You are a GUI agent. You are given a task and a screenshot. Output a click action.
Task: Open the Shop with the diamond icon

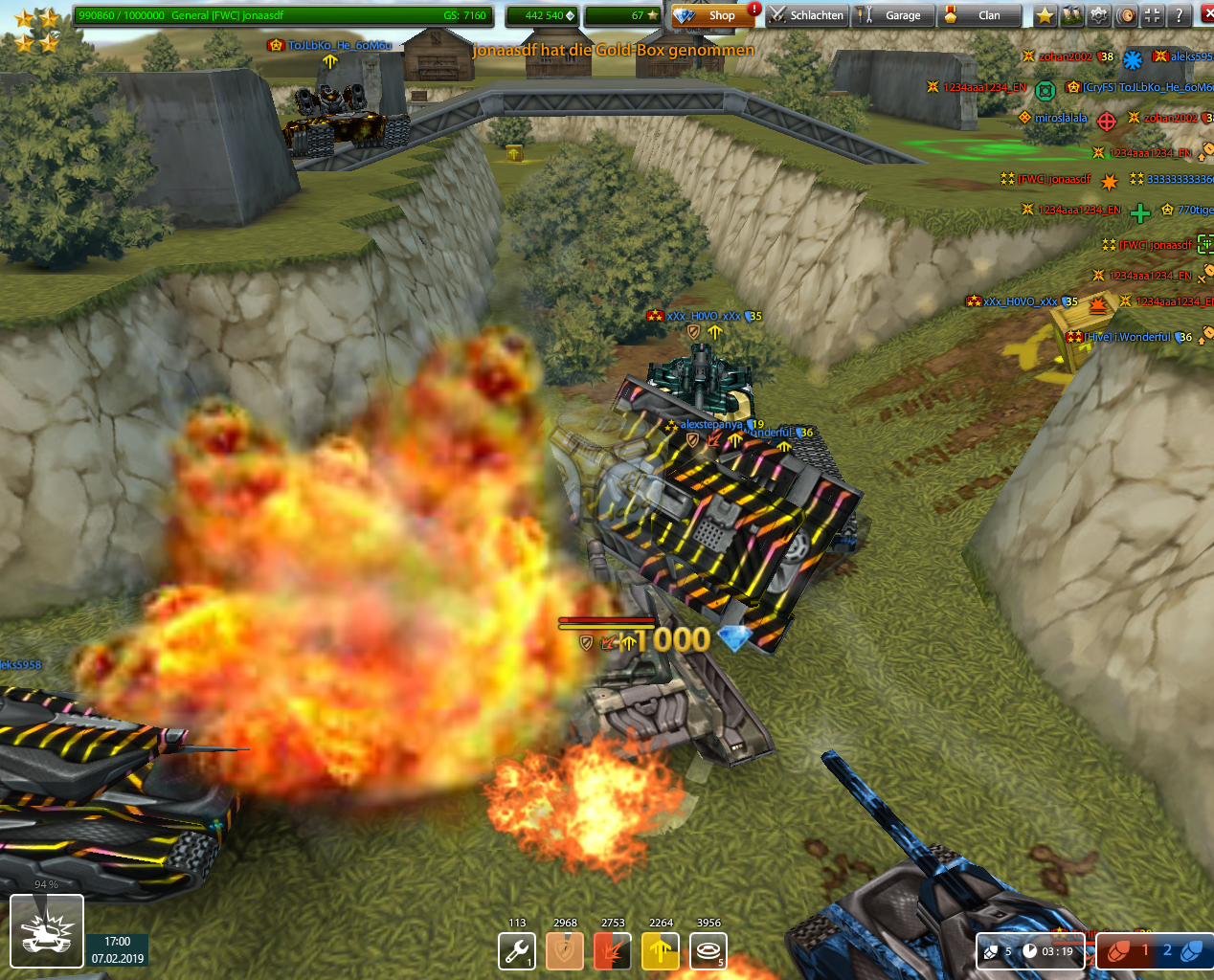pos(707,15)
